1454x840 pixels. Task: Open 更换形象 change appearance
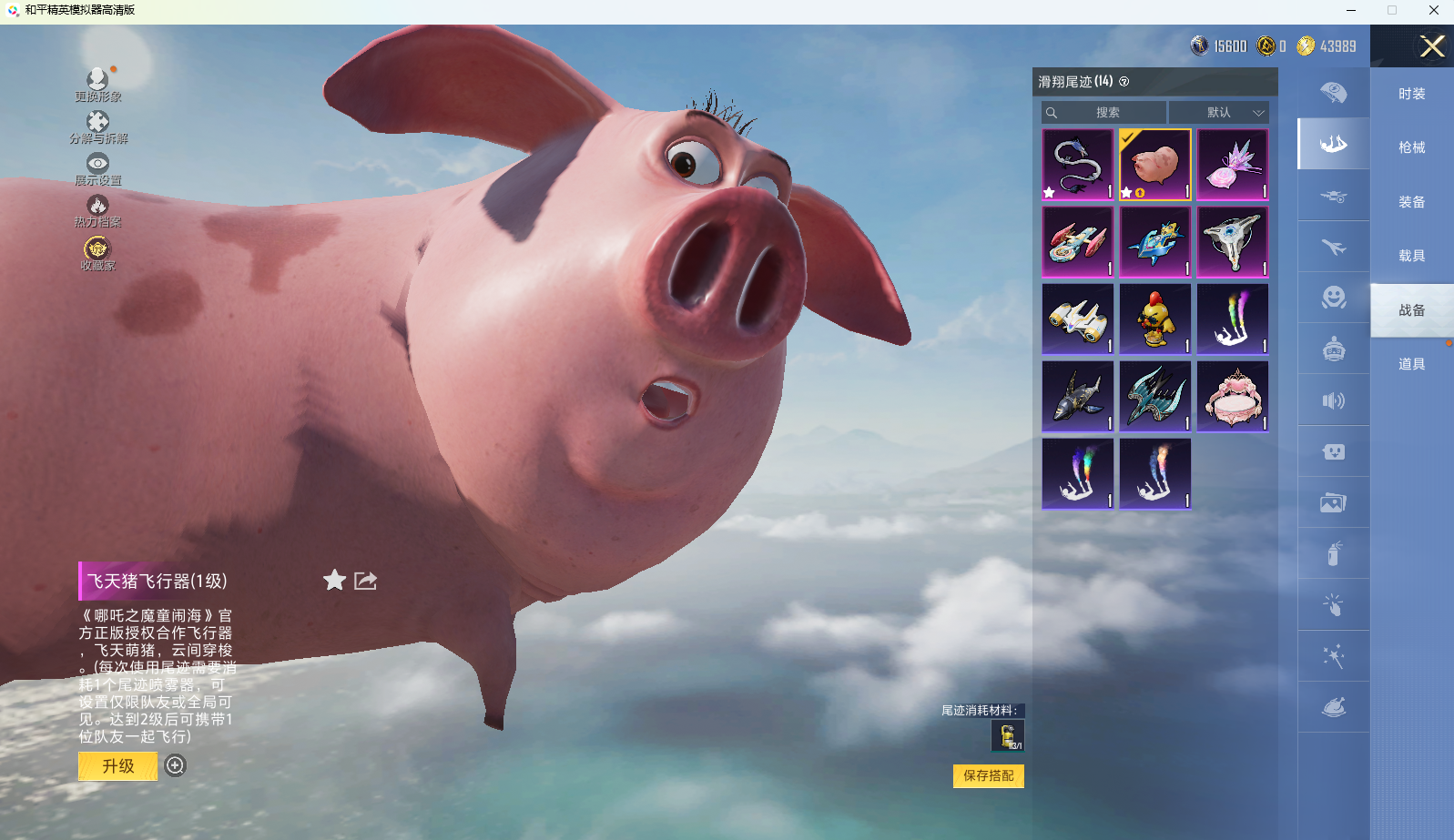[x=97, y=84]
